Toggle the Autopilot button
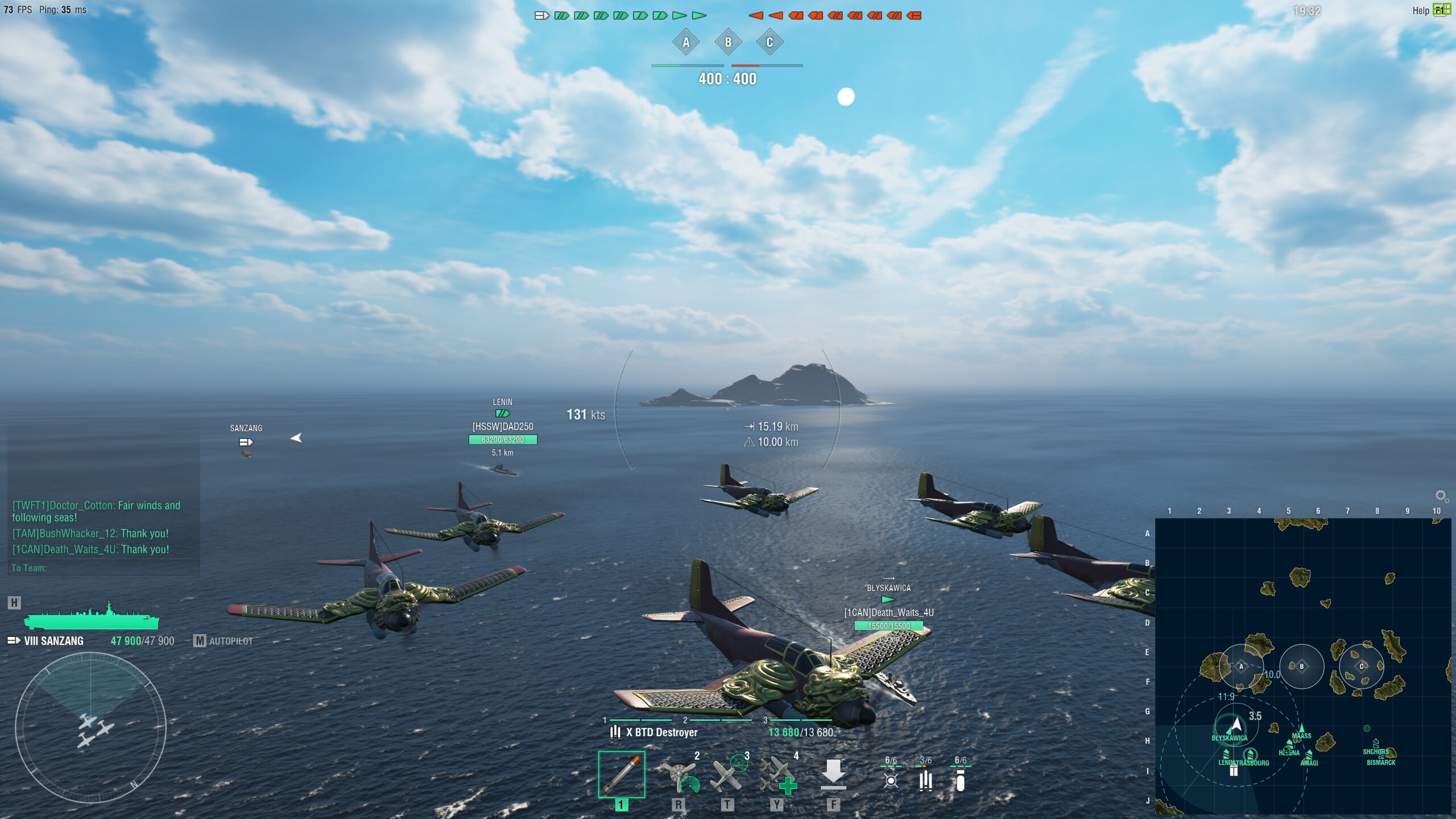Viewport: 1456px width, 819px height. 224,641
